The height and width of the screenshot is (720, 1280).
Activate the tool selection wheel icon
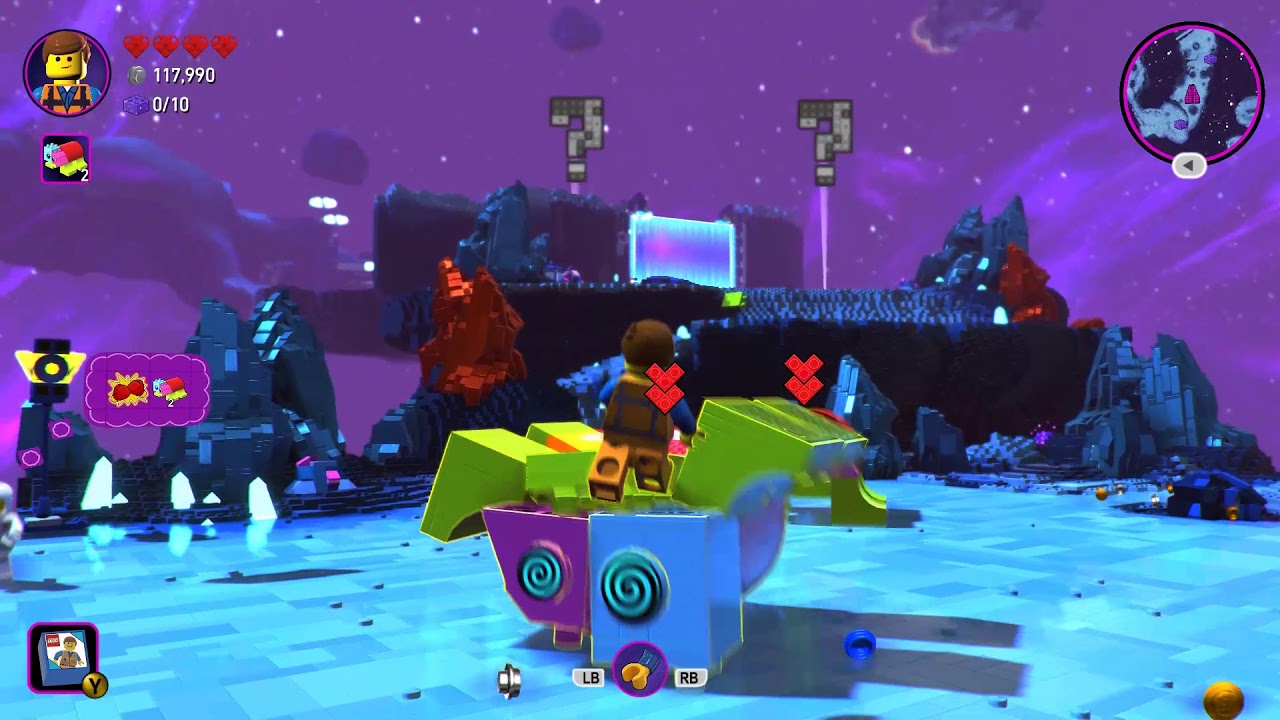pos(639,669)
